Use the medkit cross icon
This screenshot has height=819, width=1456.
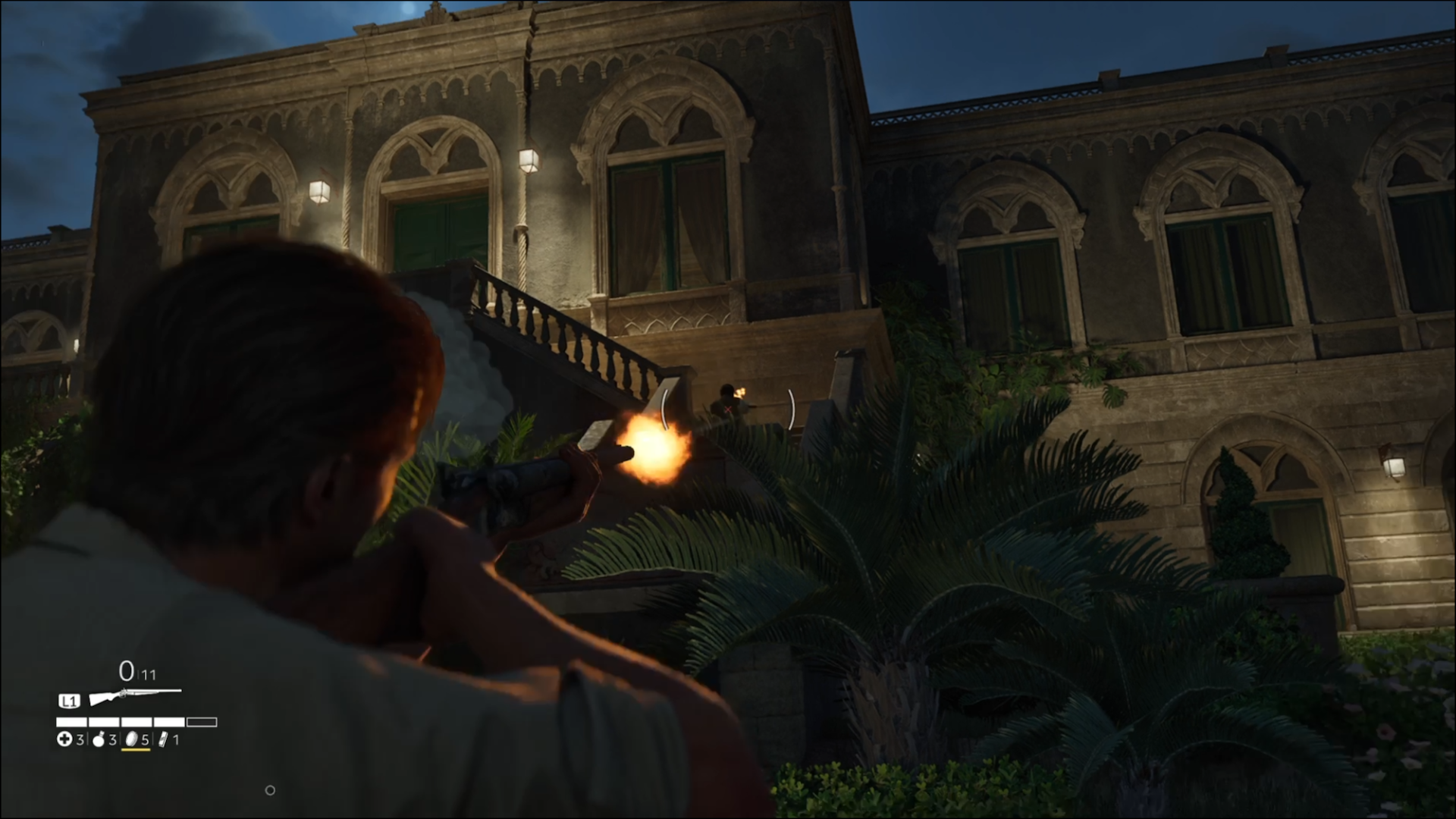64,739
